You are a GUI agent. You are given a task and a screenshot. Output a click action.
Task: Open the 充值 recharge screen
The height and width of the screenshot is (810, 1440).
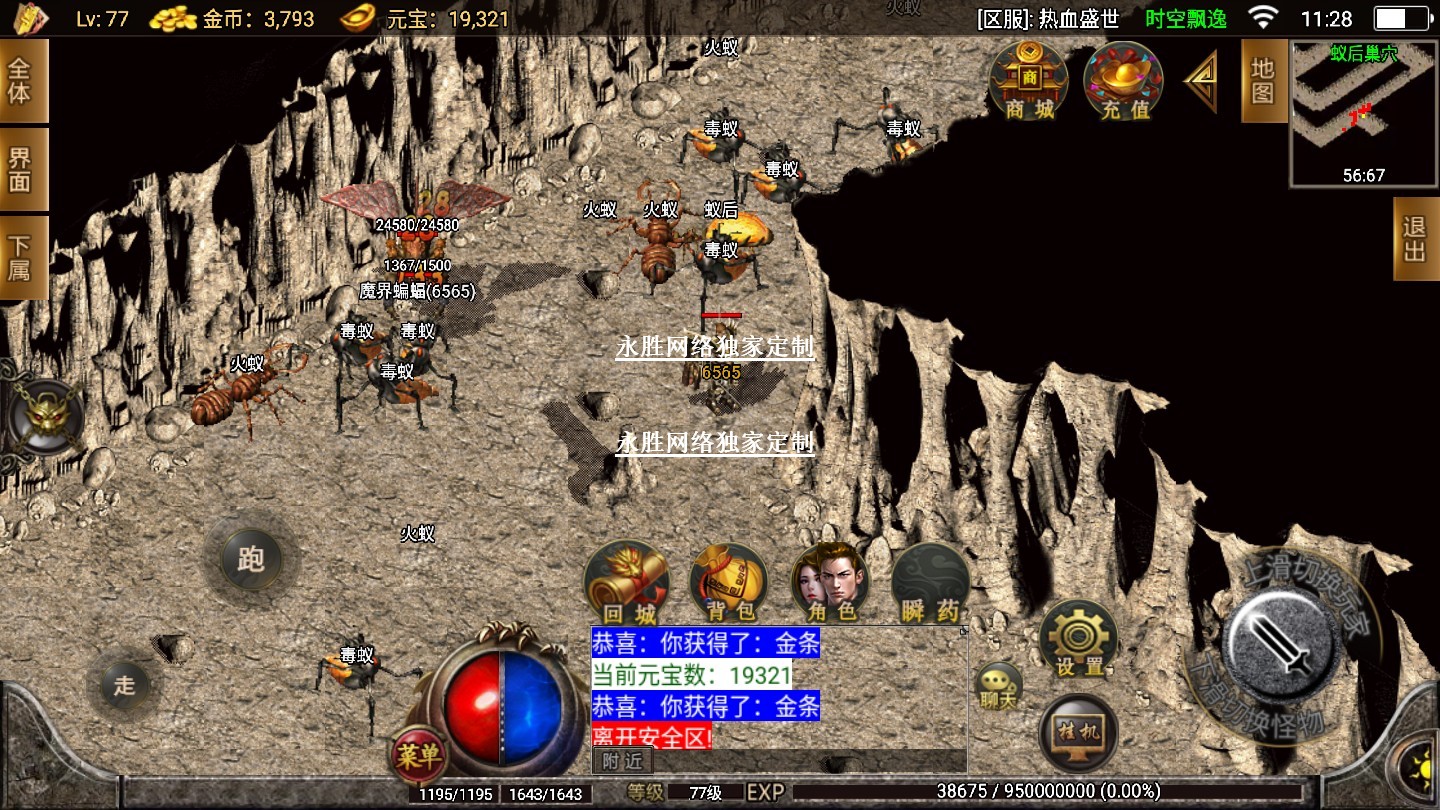(x=1125, y=81)
